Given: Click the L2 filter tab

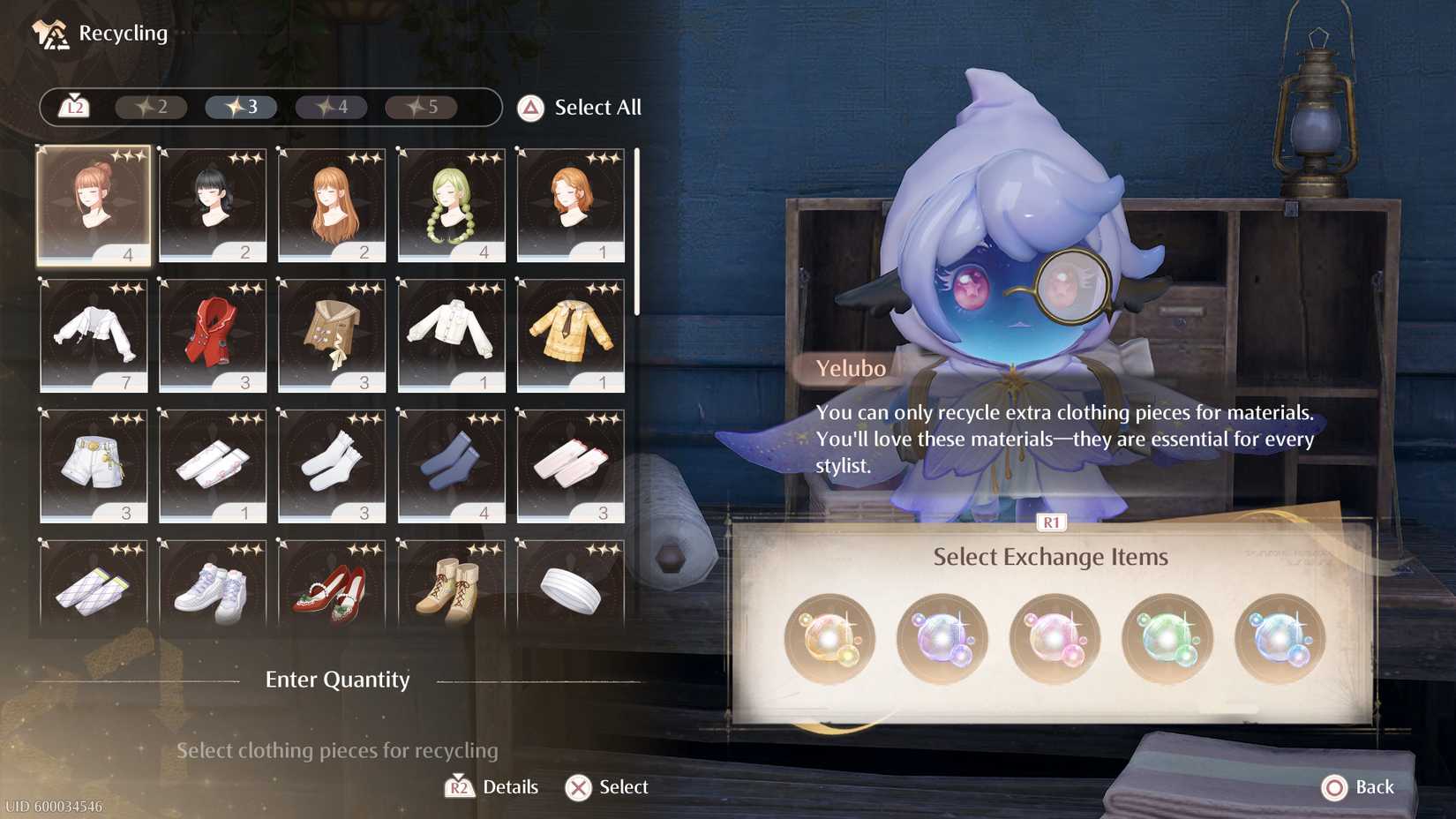Looking at the screenshot, I should coord(73,107).
